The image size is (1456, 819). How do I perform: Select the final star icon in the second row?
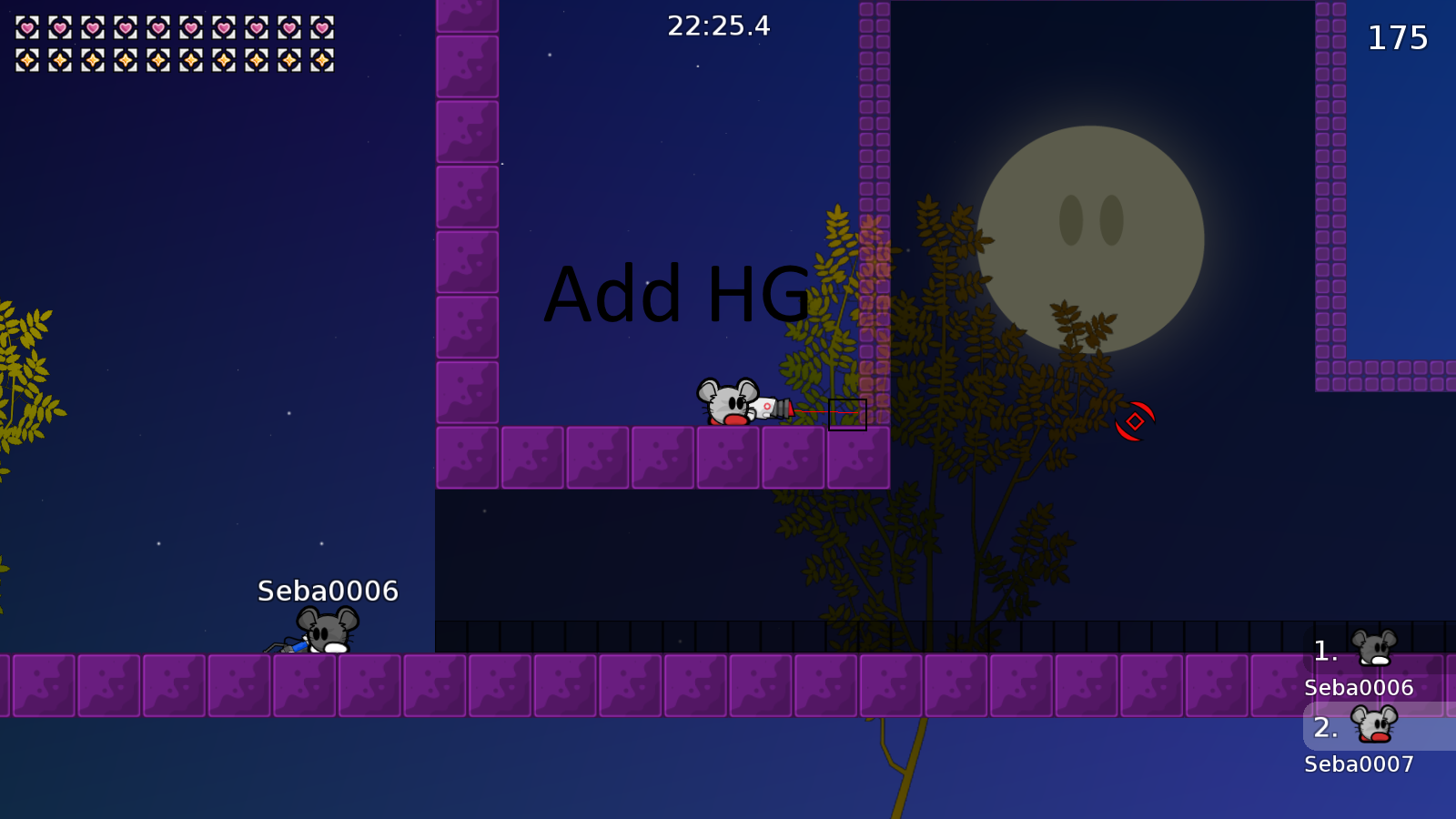(320, 60)
